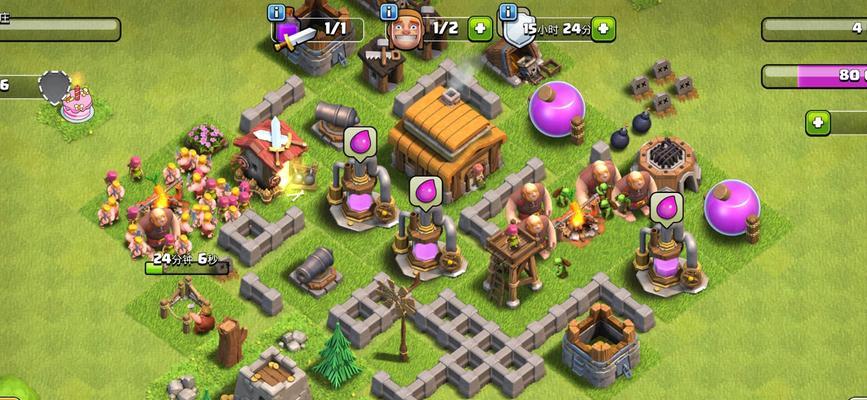The width and height of the screenshot is (867, 400).
Task: Select the sword army icon showing 1/1
Action: coord(291,33)
